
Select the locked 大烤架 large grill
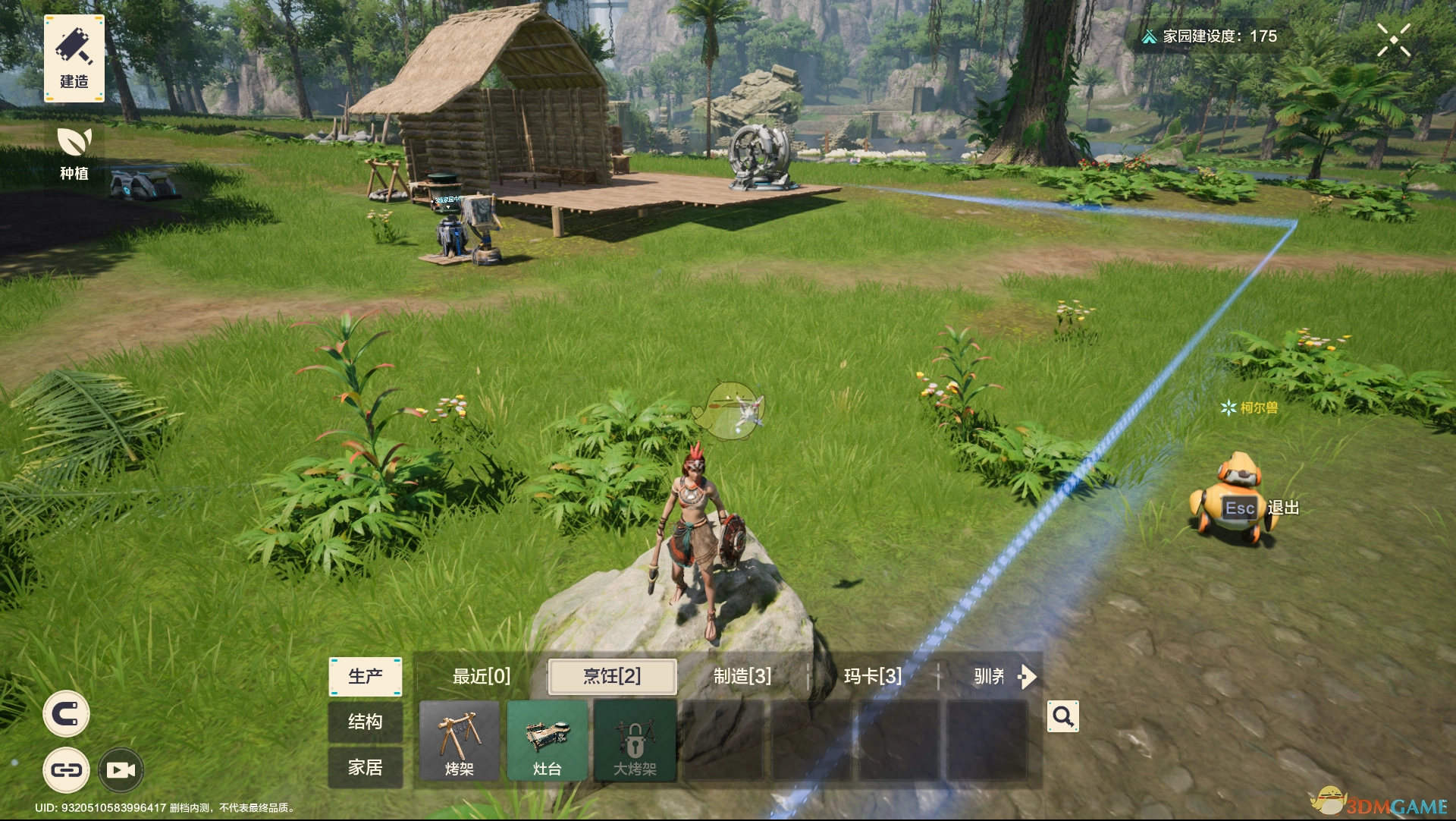pos(635,741)
